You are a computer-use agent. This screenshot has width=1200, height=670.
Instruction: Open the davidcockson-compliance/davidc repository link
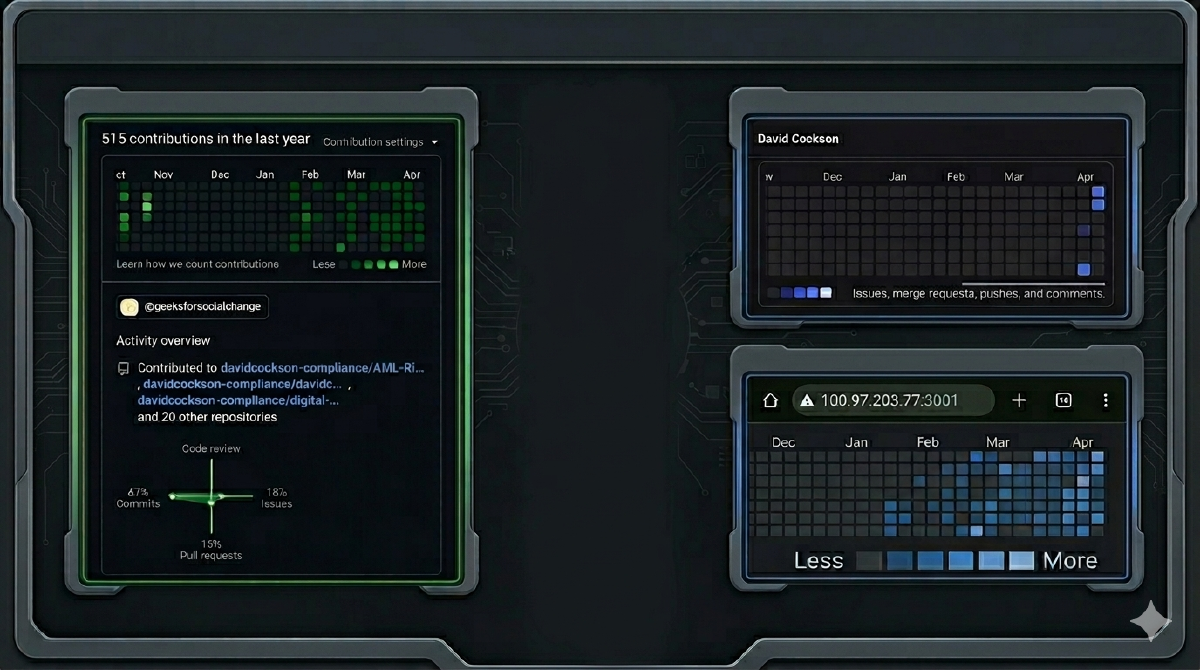[242, 384]
